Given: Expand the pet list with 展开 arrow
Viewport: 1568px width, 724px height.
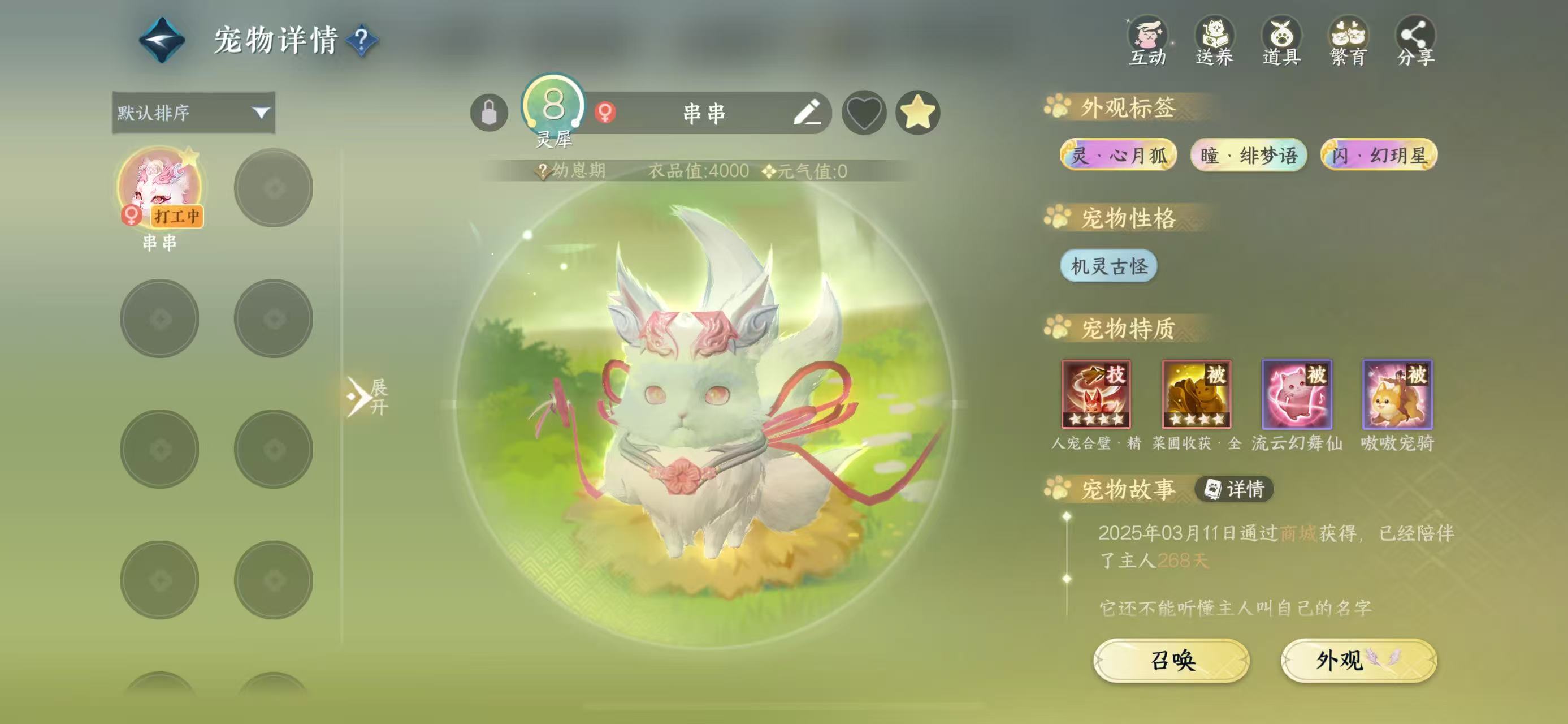Looking at the screenshot, I should tap(367, 397).
